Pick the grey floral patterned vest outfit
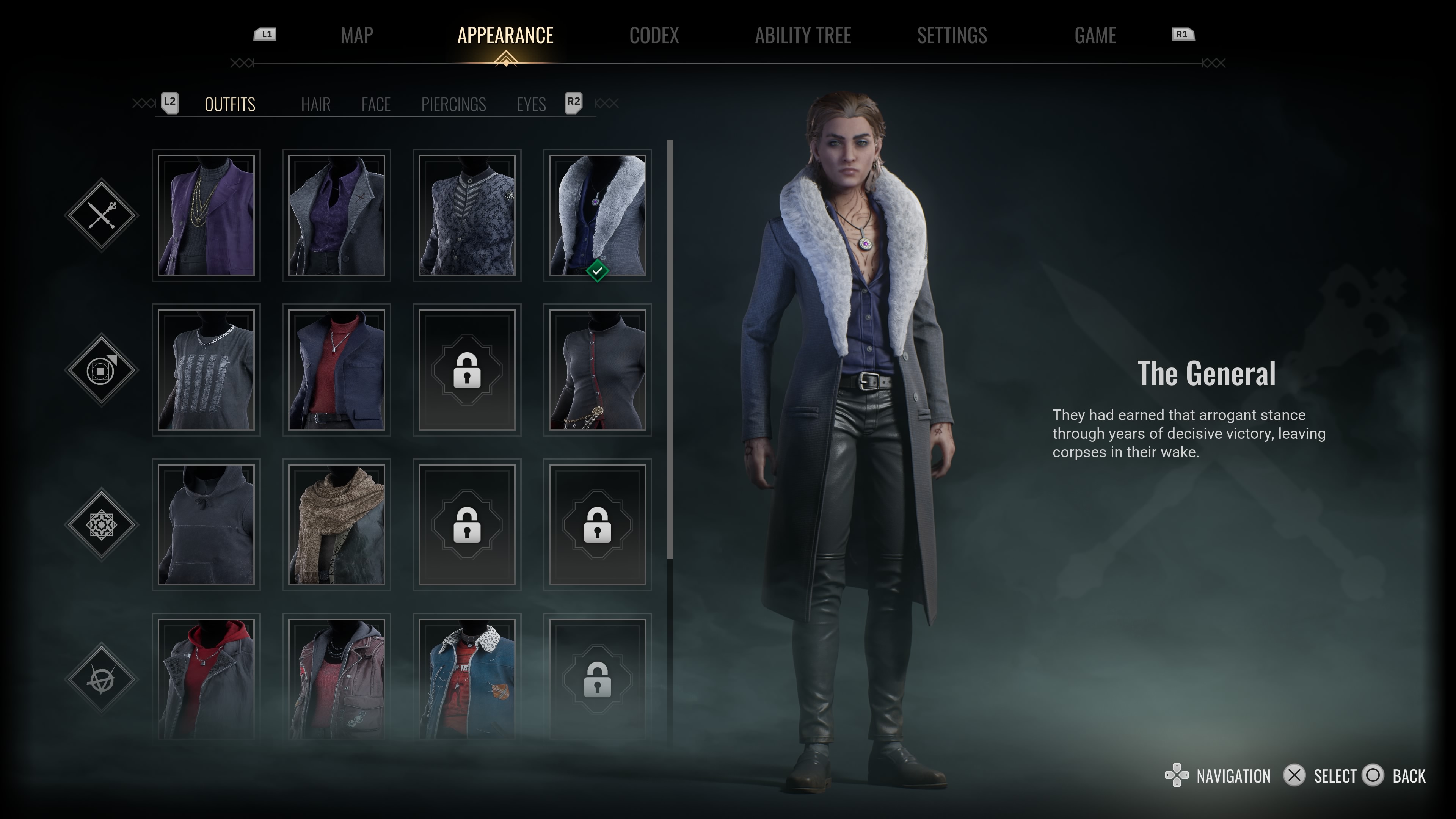 [x=467, y=215]
